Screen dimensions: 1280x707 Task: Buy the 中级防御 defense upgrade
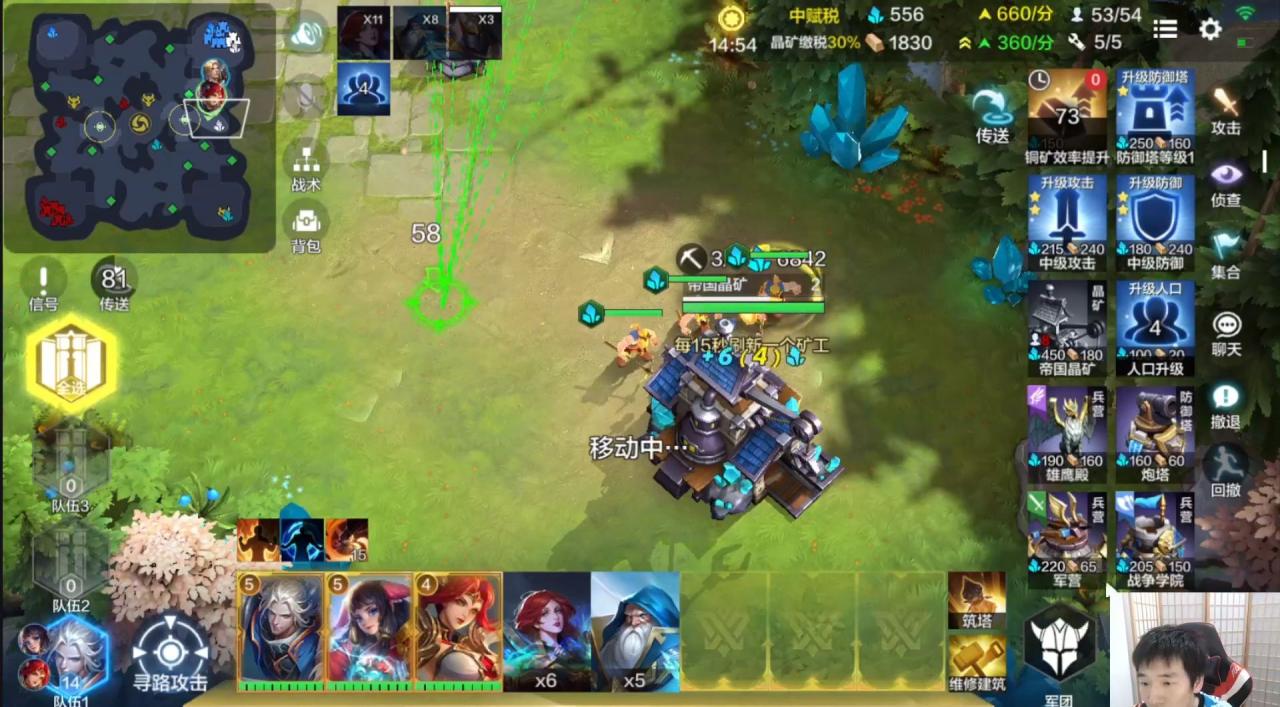[x=1155, y=221]
